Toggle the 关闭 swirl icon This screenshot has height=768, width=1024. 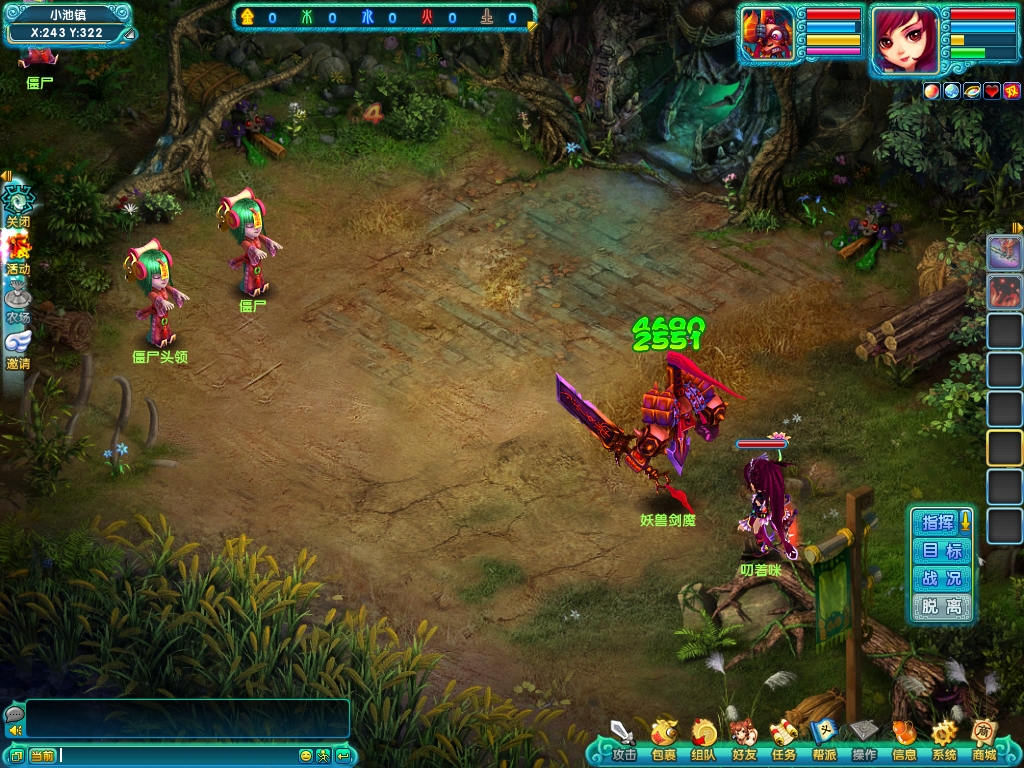[18, 203]
